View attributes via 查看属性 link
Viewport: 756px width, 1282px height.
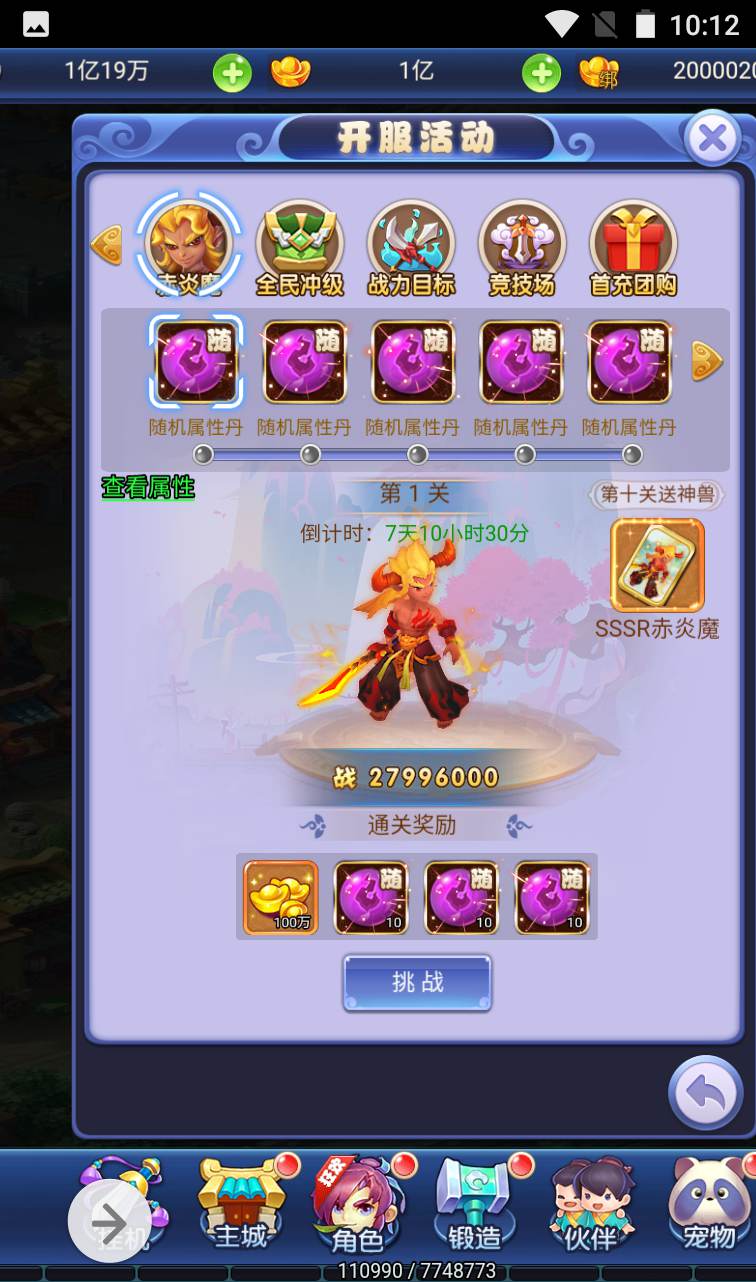[148, 488]
